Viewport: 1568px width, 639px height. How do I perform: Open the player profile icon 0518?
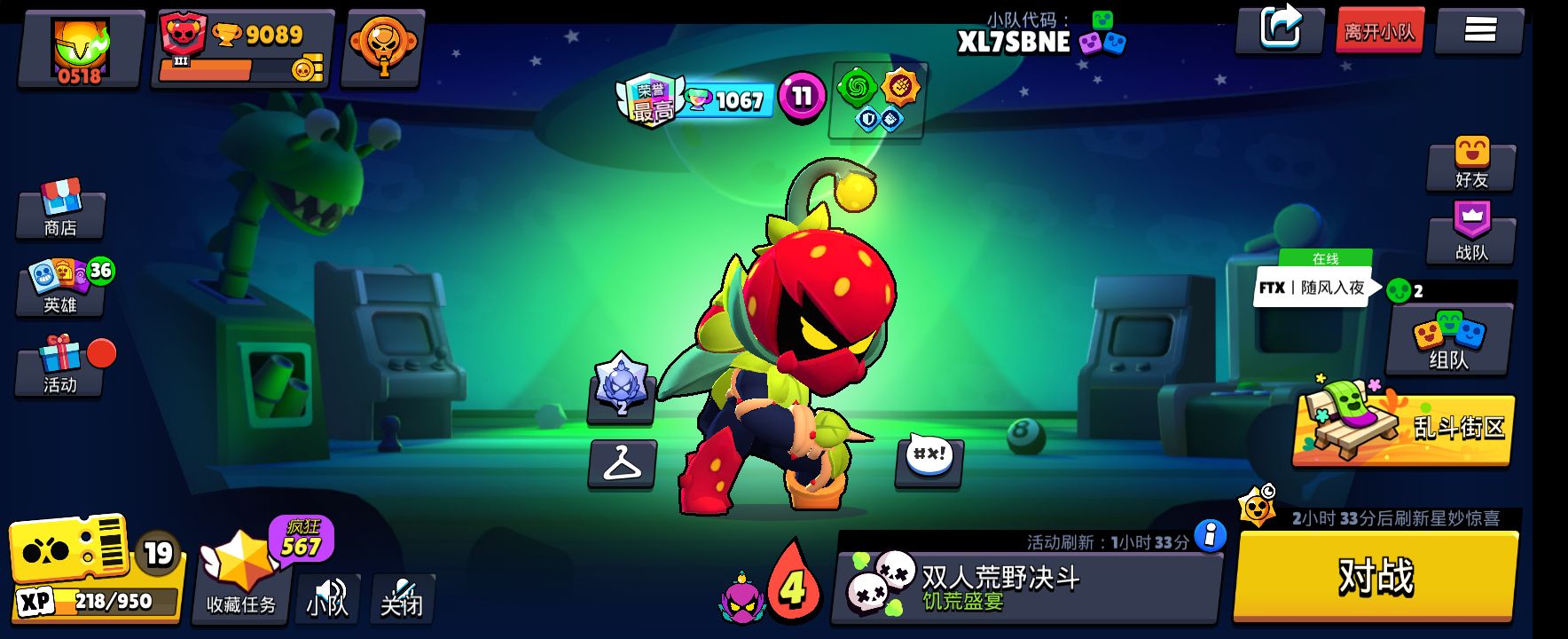coord(81,50)
